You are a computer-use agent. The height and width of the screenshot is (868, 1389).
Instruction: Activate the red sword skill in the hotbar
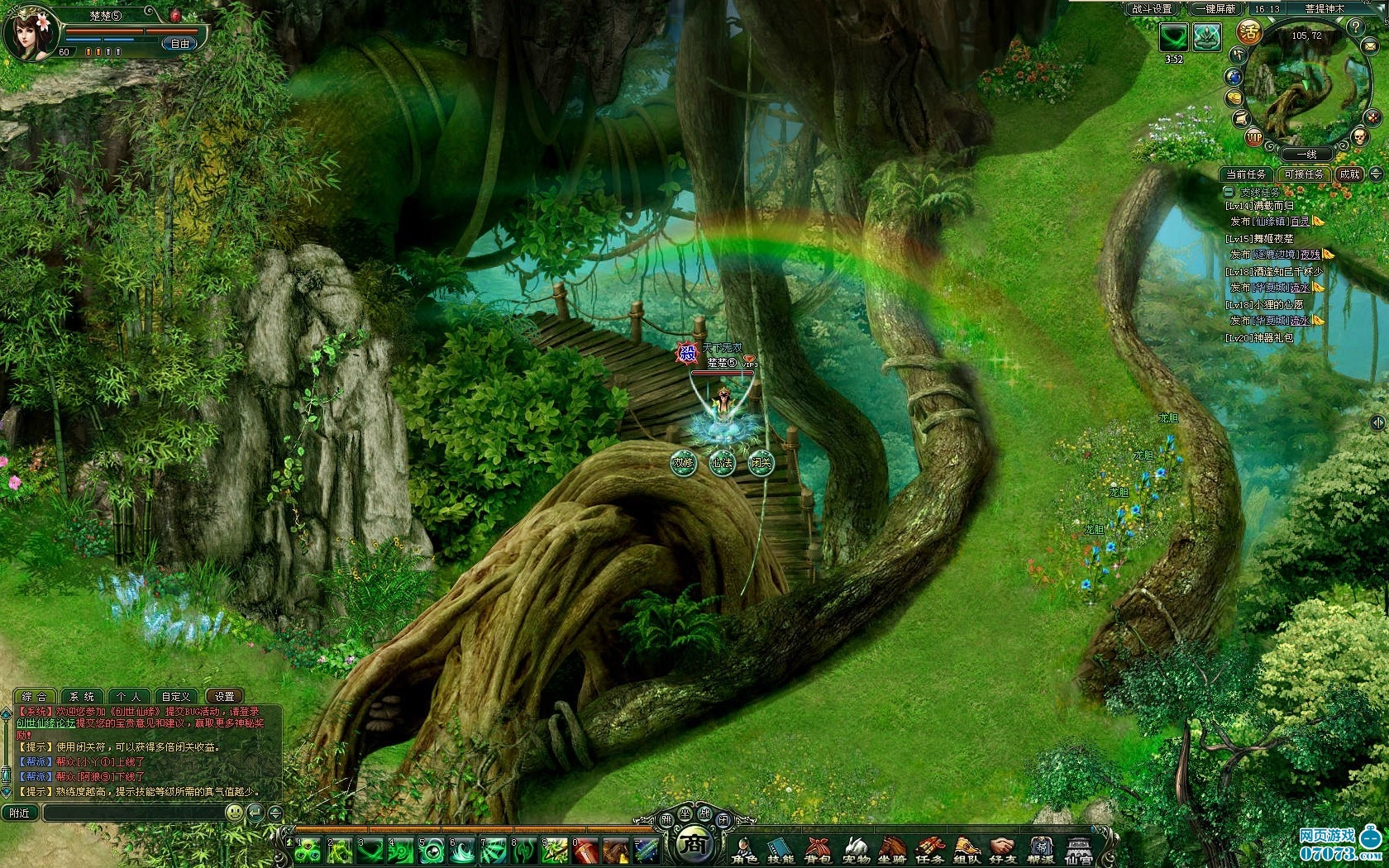pos(585,850)
